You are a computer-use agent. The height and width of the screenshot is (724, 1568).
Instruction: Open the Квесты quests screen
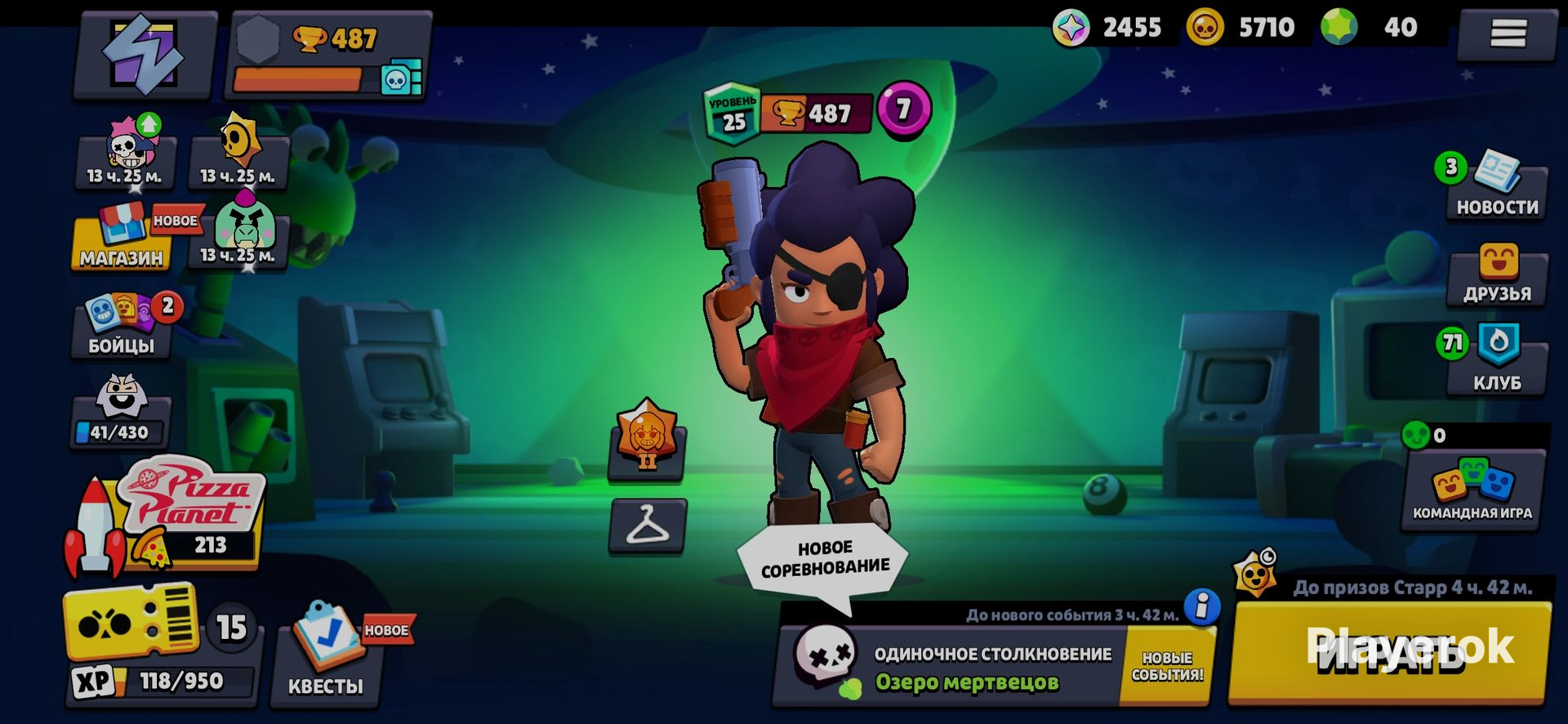tap(327, 654)
